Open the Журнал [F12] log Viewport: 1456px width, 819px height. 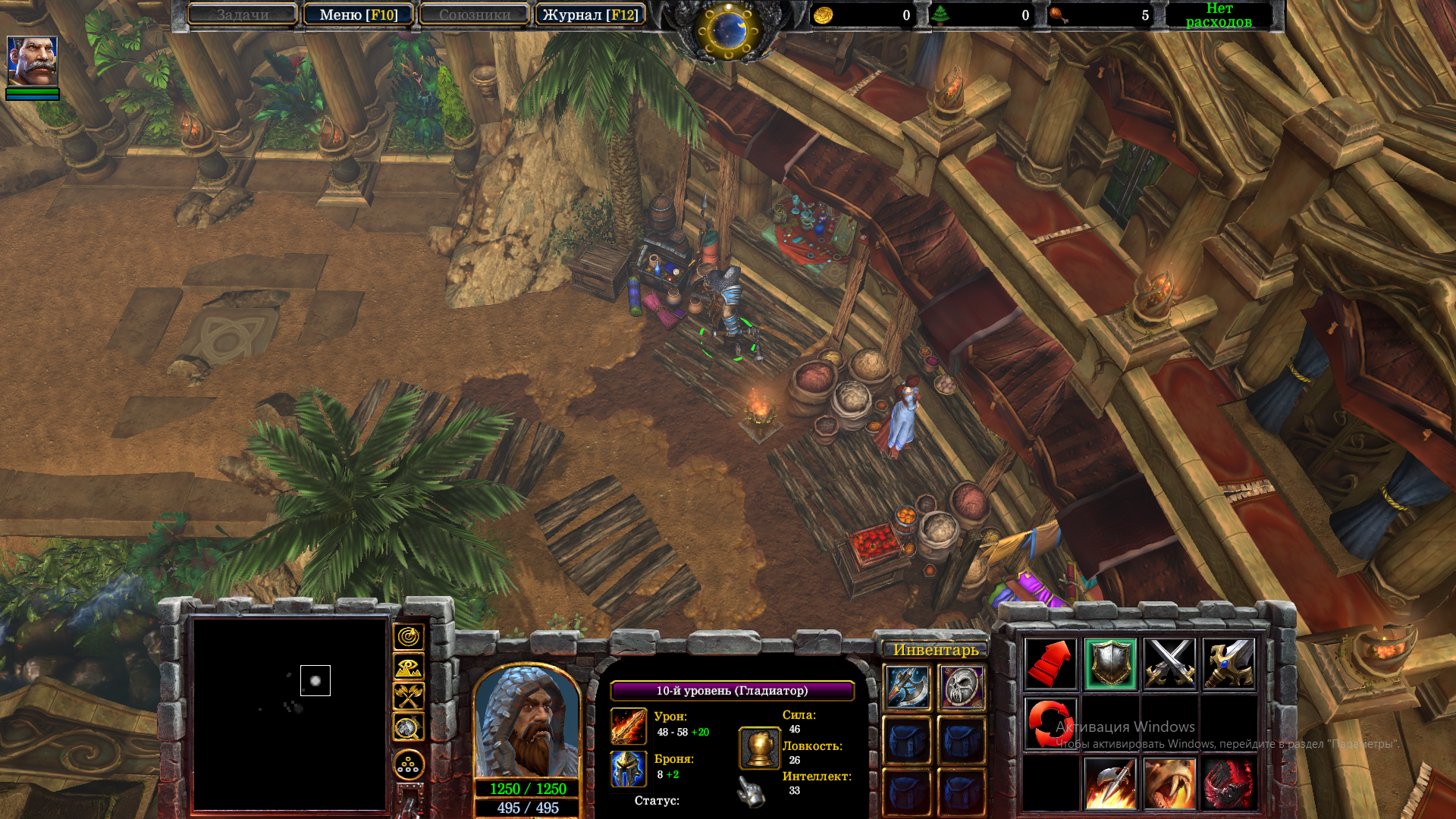pos(590,14)
